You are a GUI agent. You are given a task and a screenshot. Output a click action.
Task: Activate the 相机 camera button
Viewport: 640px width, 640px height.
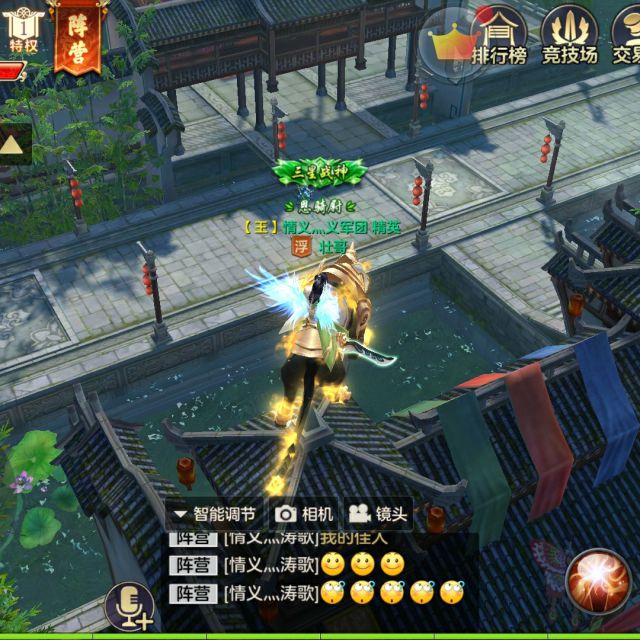pyautogui.click(x=304, y=514)
